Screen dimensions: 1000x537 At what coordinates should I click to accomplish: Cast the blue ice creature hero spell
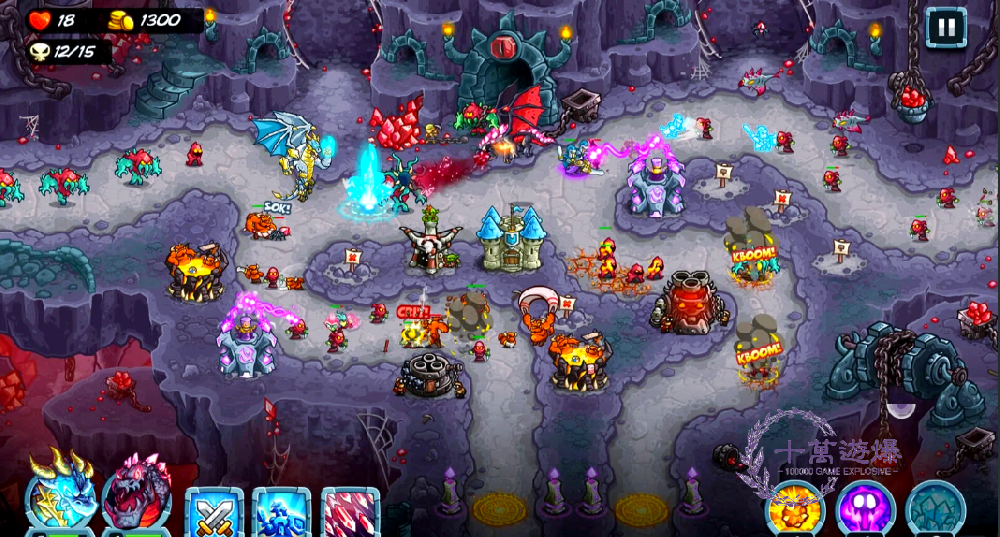pyautogui.click(x=281, y=512)
